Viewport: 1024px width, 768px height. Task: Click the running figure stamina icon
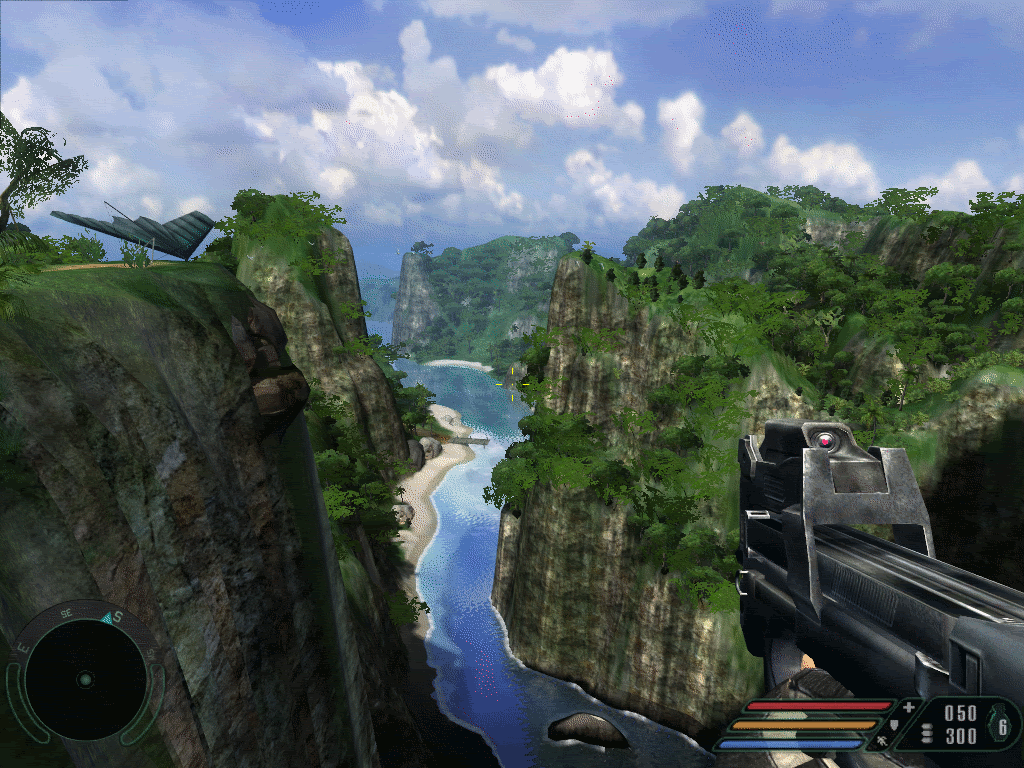click(884, 742)
